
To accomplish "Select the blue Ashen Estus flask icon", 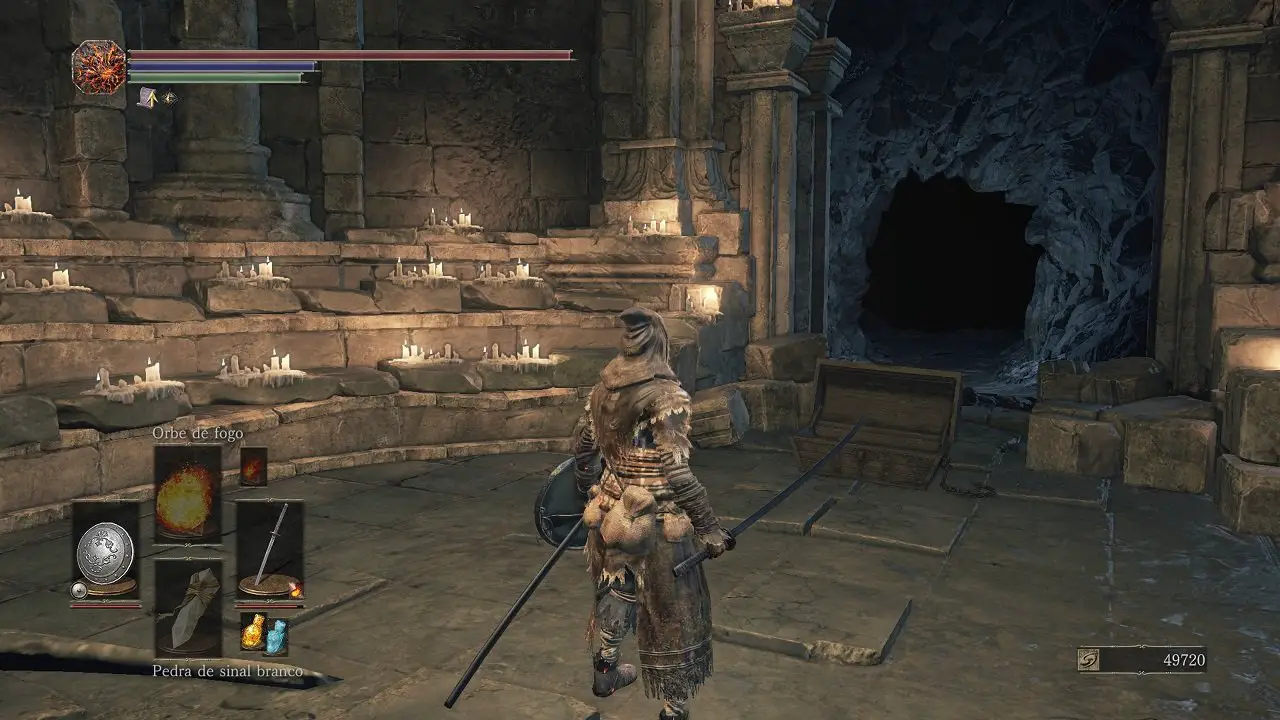I will (x=276, y=636).
